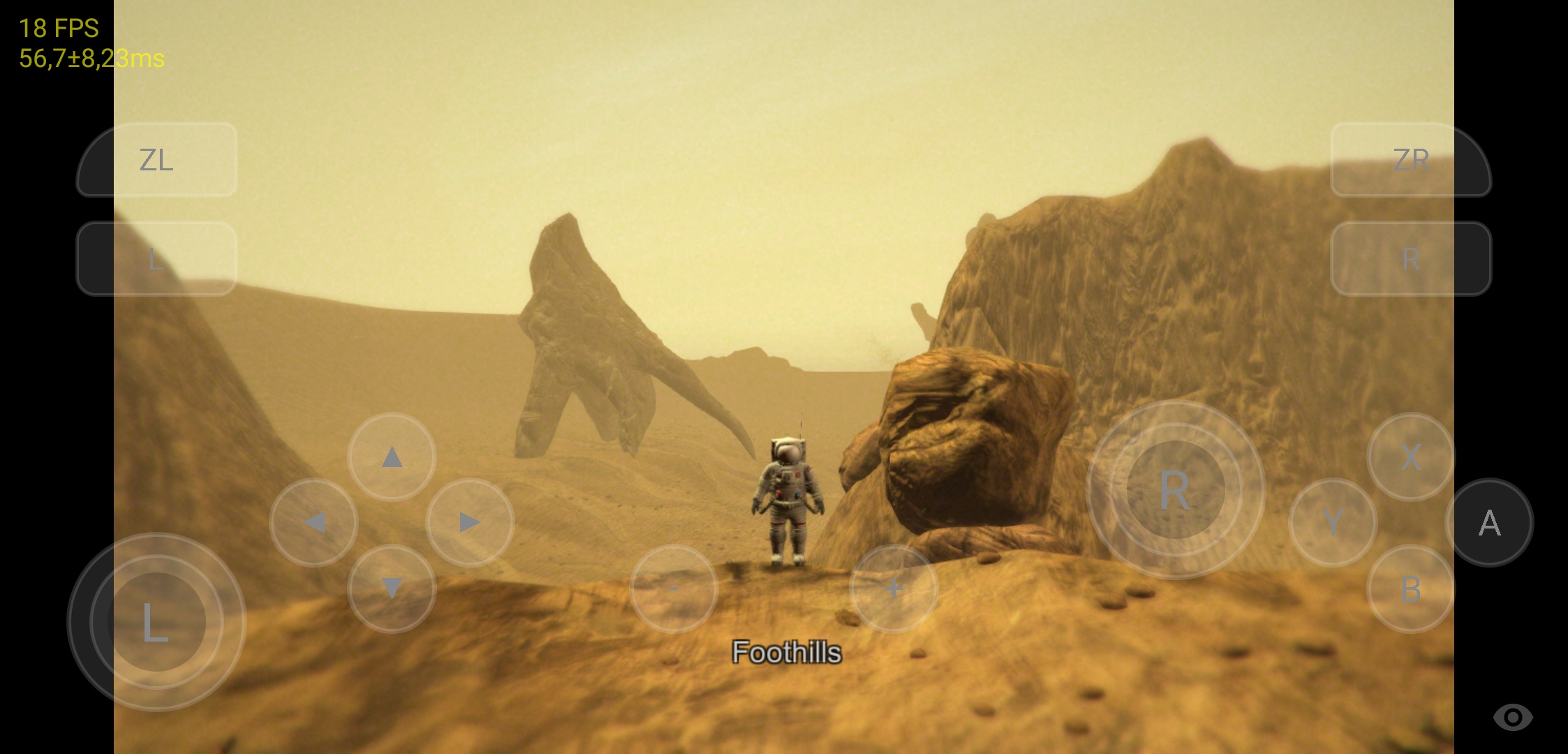Tap the L shoulder button
Screen dimensions: 1568x754
click(x=156, y=257)
